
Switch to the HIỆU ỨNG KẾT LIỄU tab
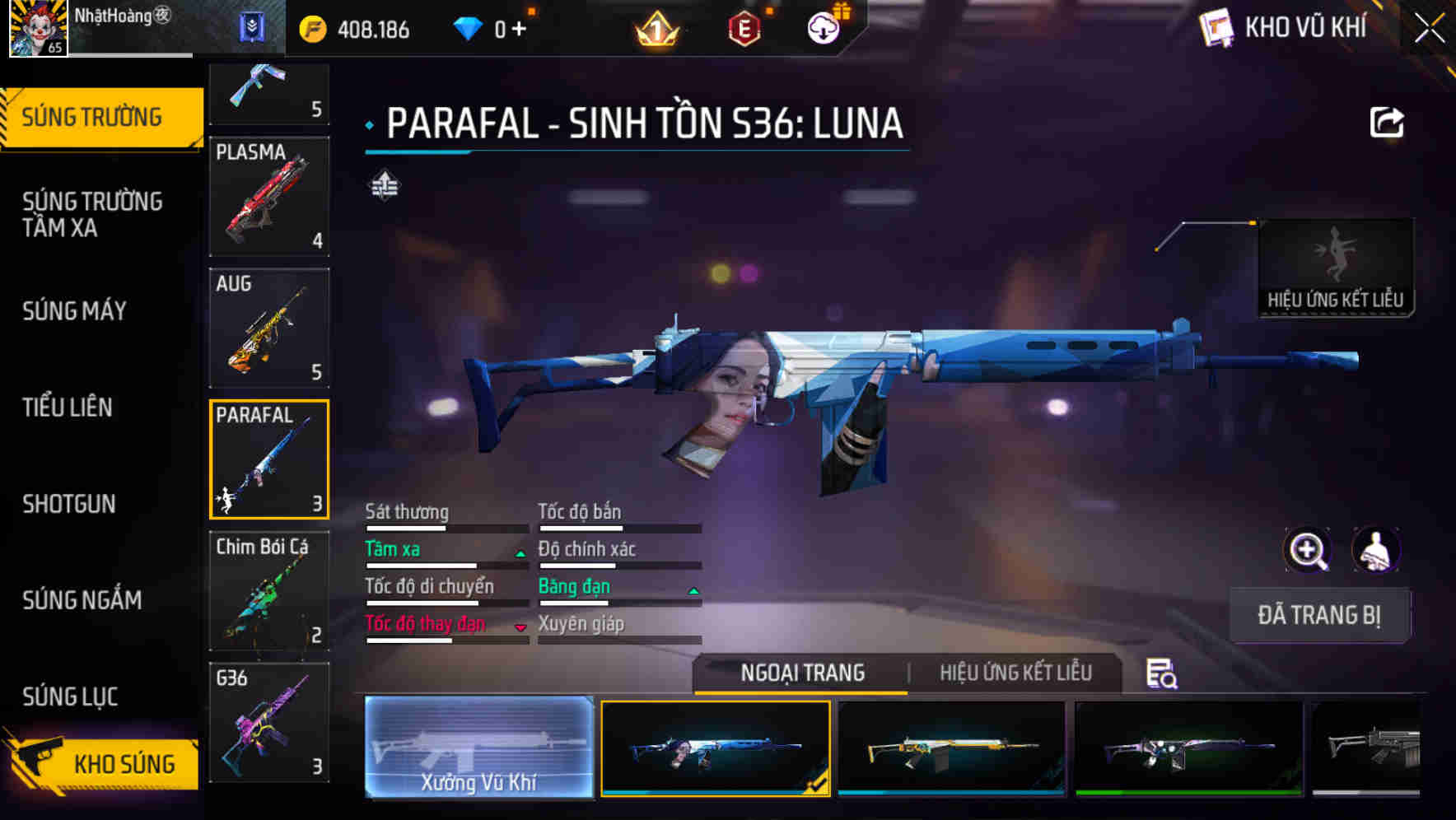(1015, 673)
